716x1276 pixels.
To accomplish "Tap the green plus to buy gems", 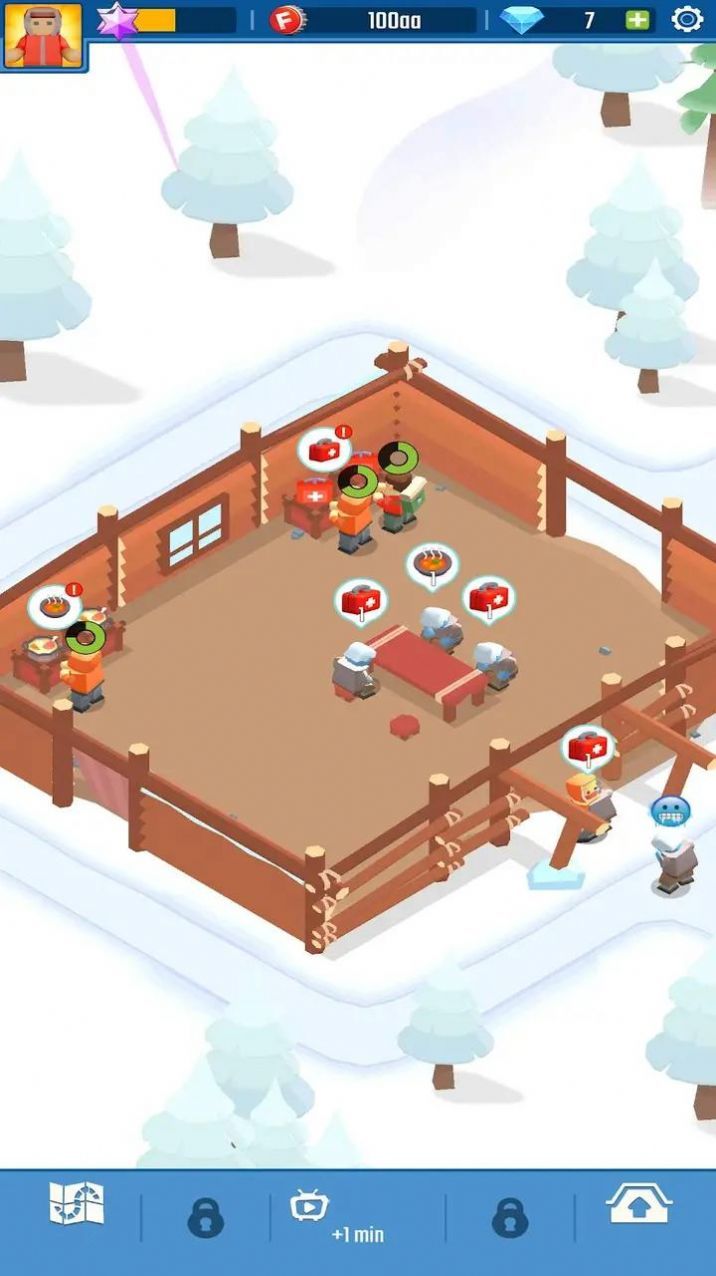I will [x=637, y=20].
